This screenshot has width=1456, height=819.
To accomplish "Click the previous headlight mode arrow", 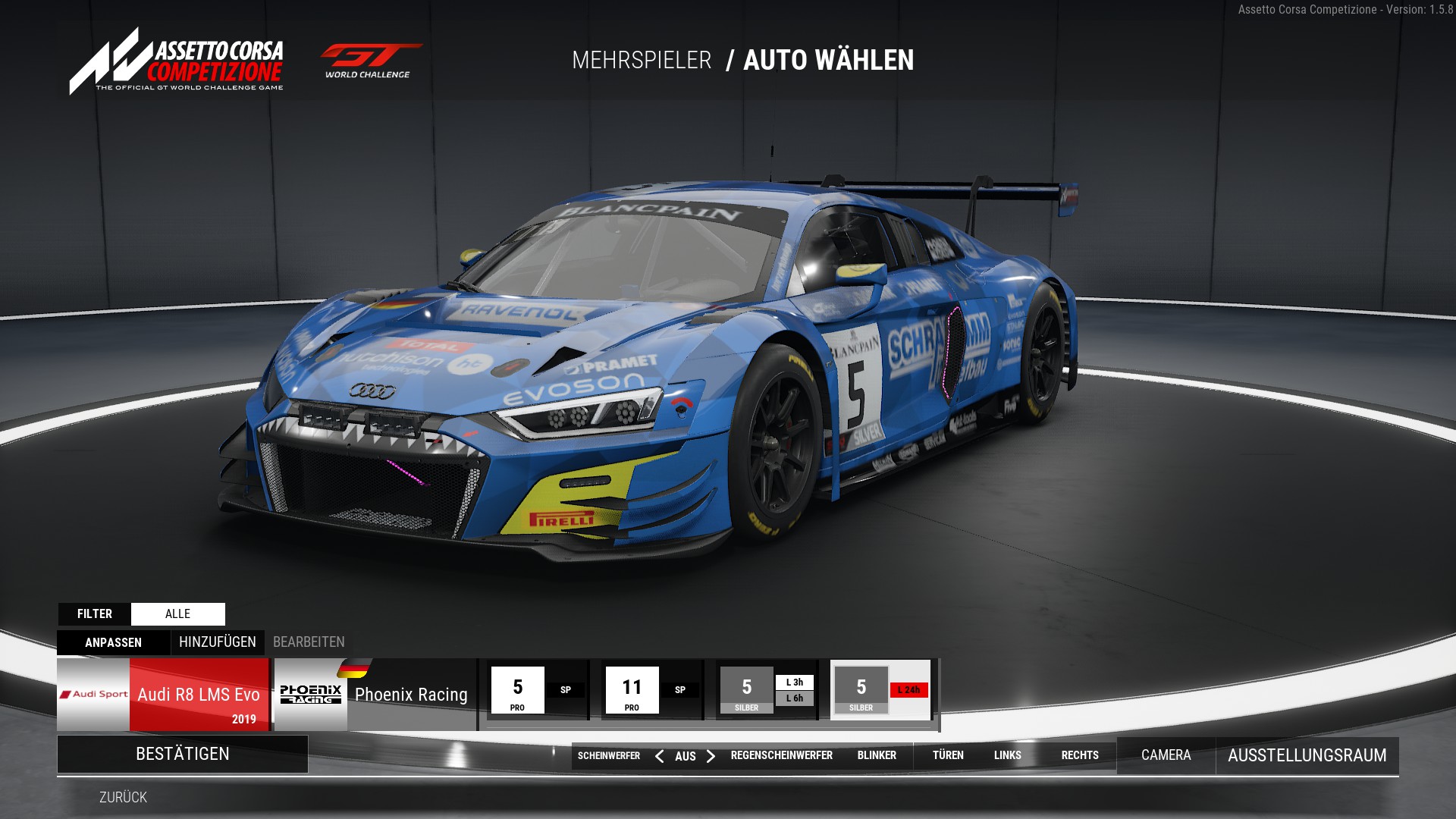I will [659, 756].
